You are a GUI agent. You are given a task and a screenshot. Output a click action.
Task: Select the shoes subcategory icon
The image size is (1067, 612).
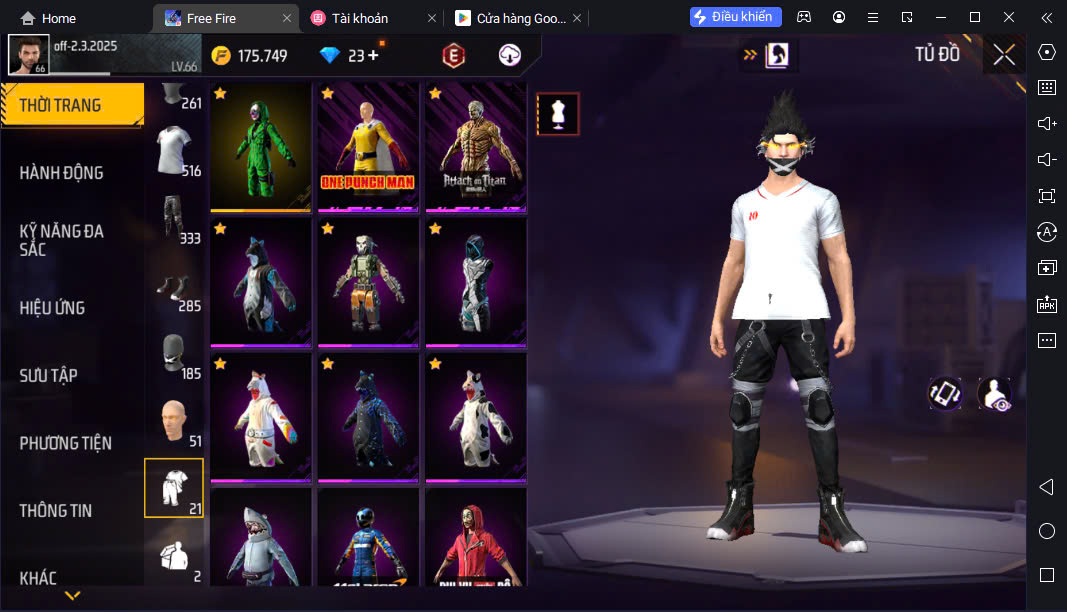point(174,288)
